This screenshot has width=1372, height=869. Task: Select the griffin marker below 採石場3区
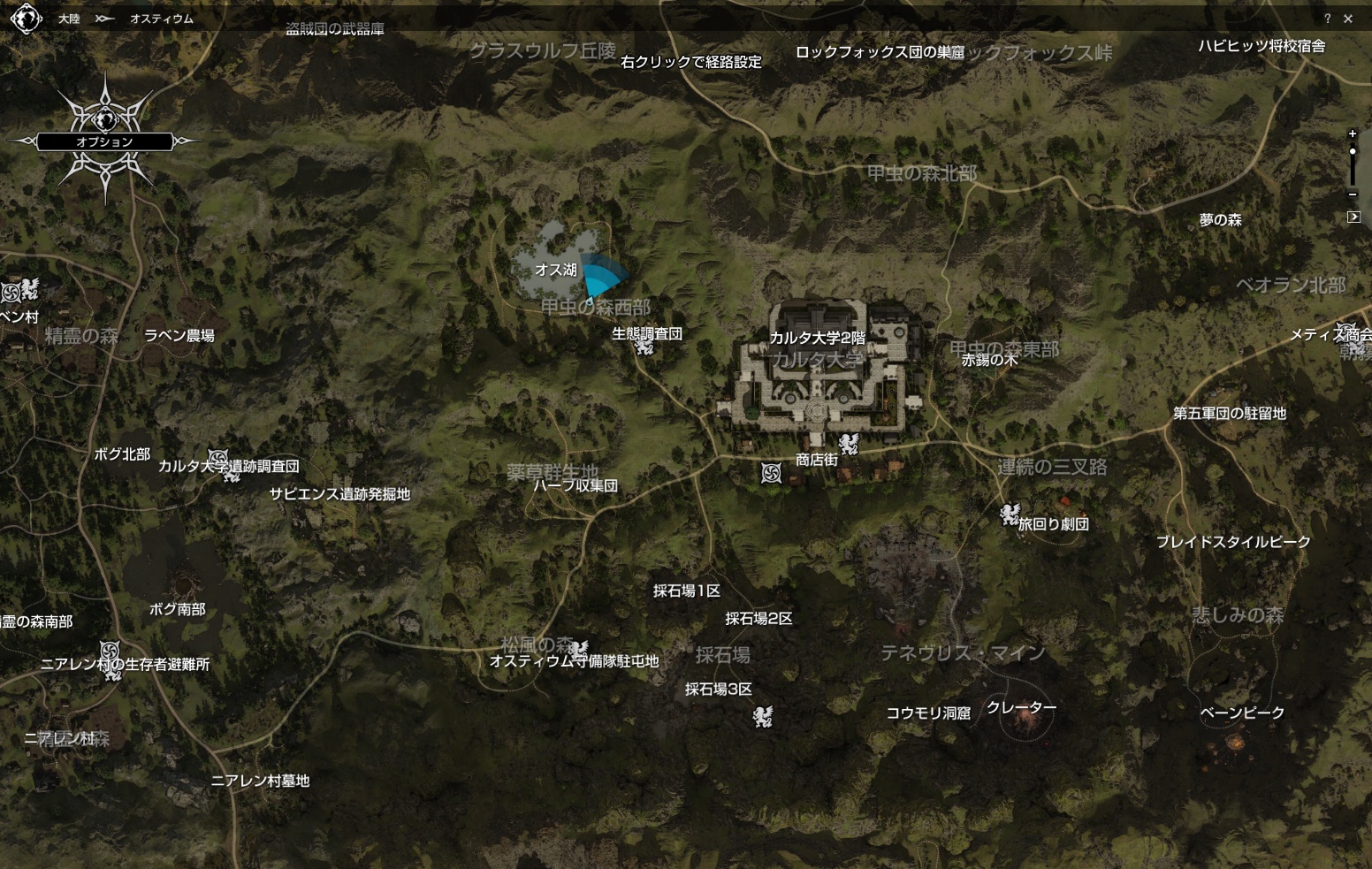(x=763, y=716)
